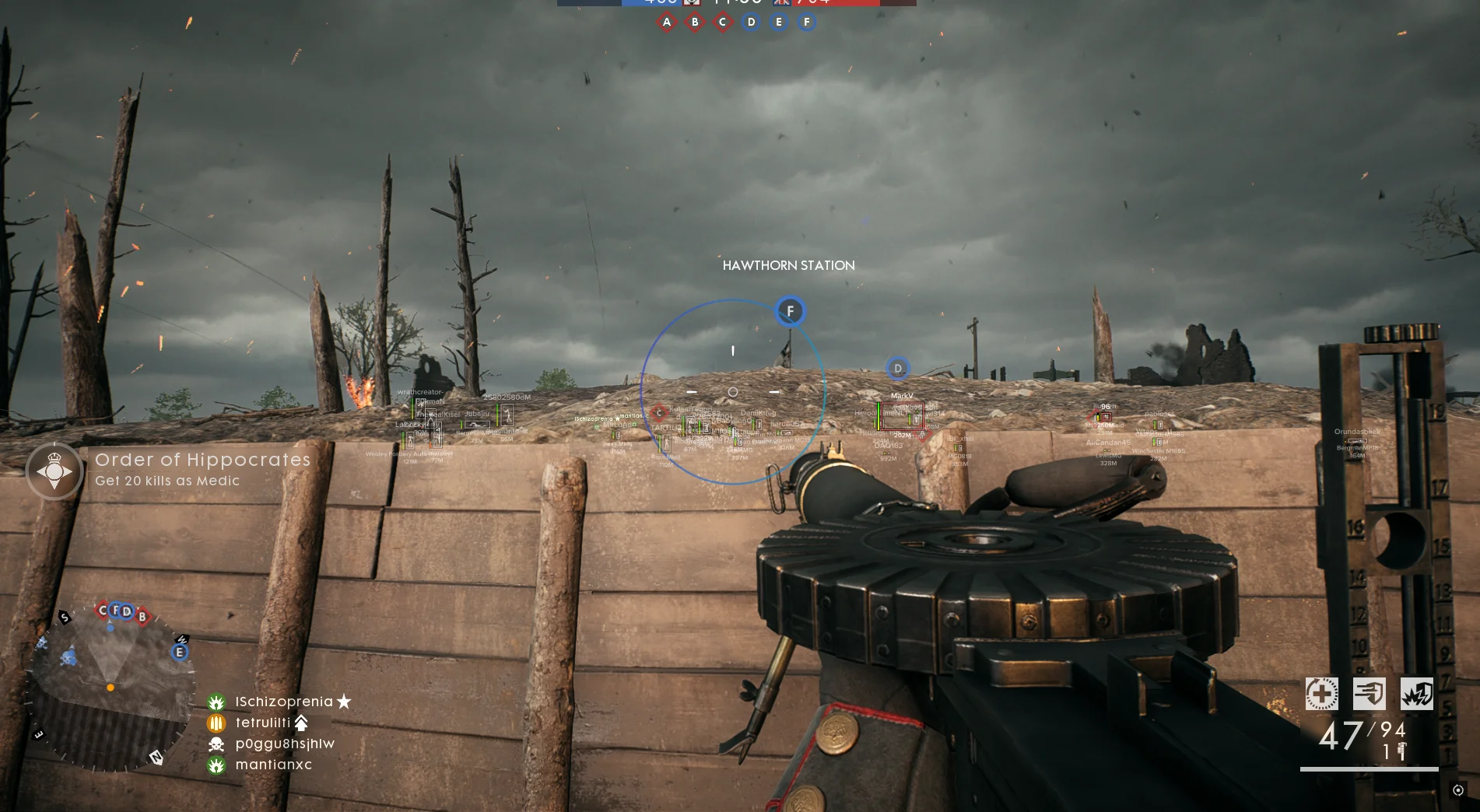Select the objective A flag indicator
This screenshot has width=1480, height=812.
667,23
